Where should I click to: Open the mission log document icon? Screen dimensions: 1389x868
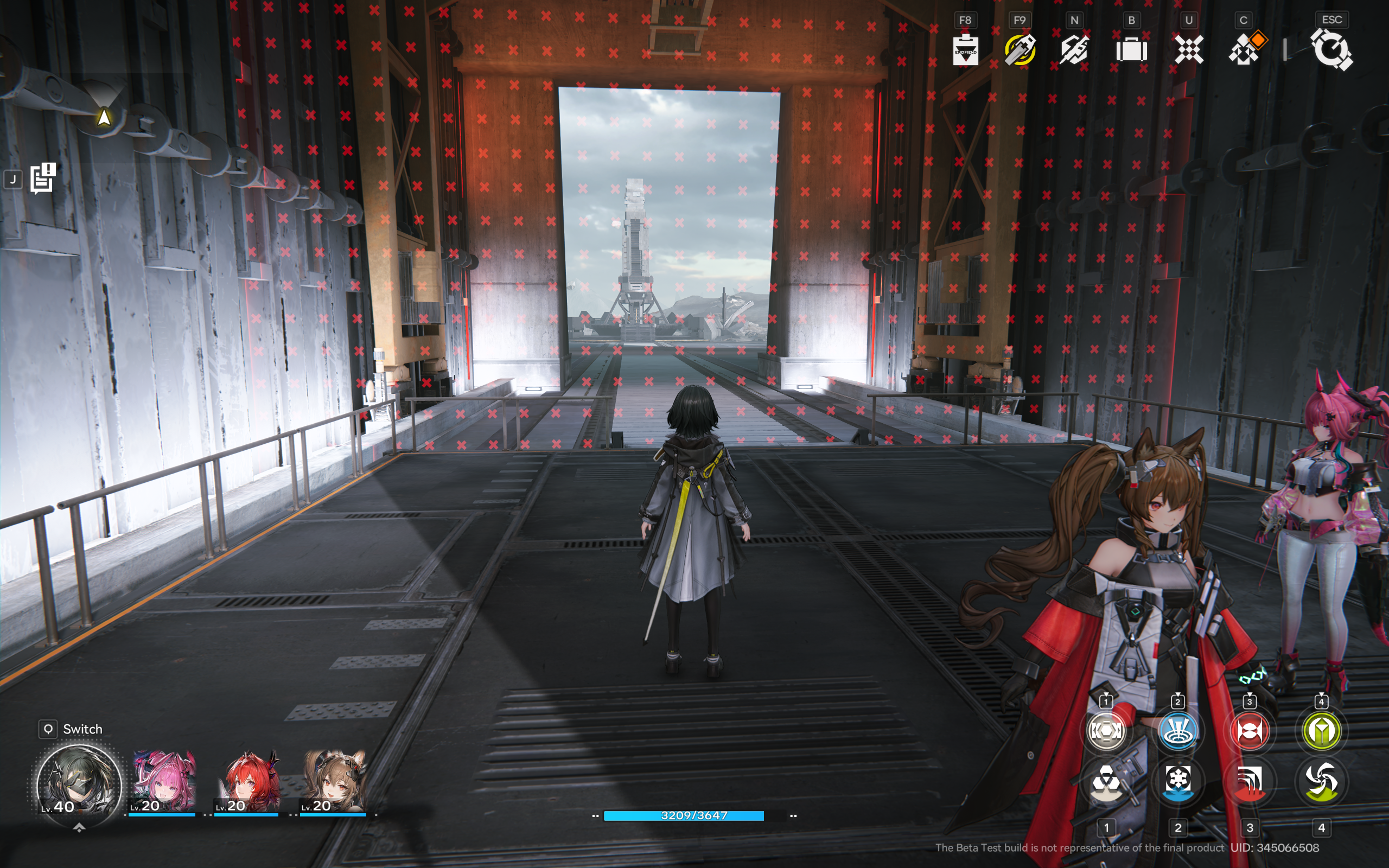coord(42,178)
